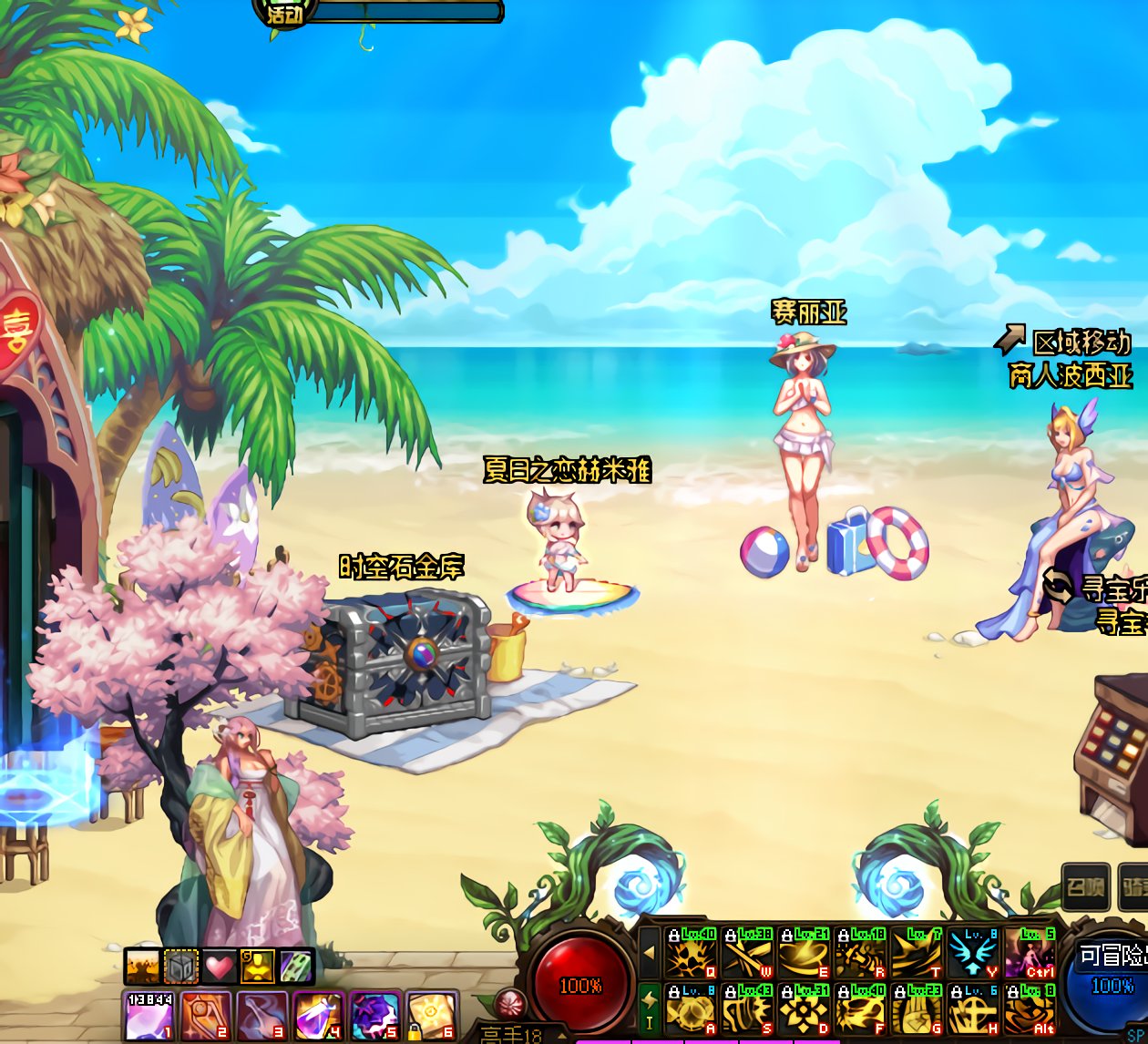Use the golden scroll in quick slot 6
1148x1044 pixels.
(431, 1015)
